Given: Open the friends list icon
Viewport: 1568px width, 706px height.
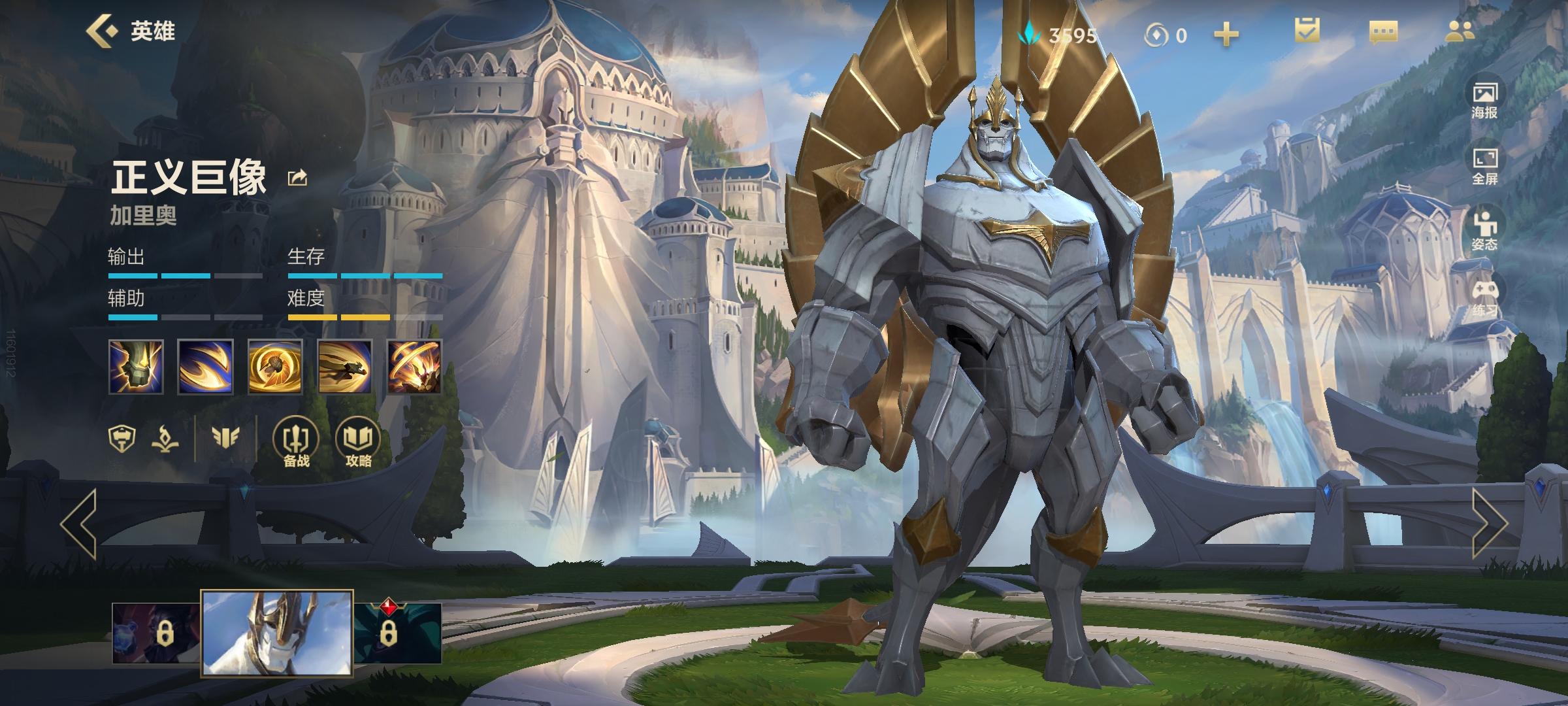Looking at the screenshot, I should pyautogui.click(x=1459, y=31).
